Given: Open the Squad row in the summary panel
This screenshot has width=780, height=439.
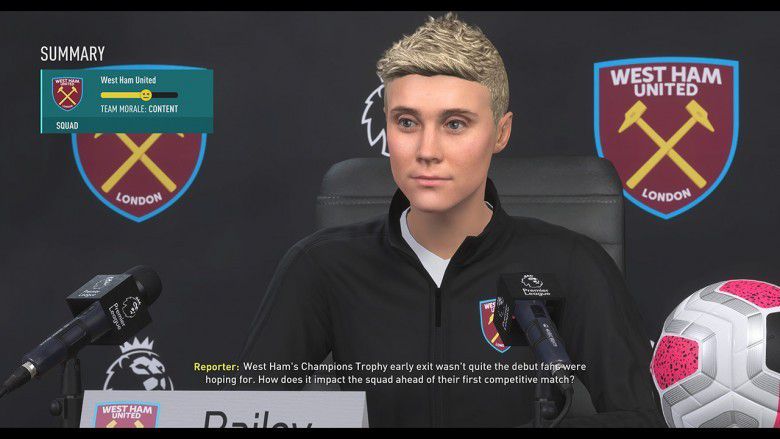Looking at the screenshot, I should point(68,126).
